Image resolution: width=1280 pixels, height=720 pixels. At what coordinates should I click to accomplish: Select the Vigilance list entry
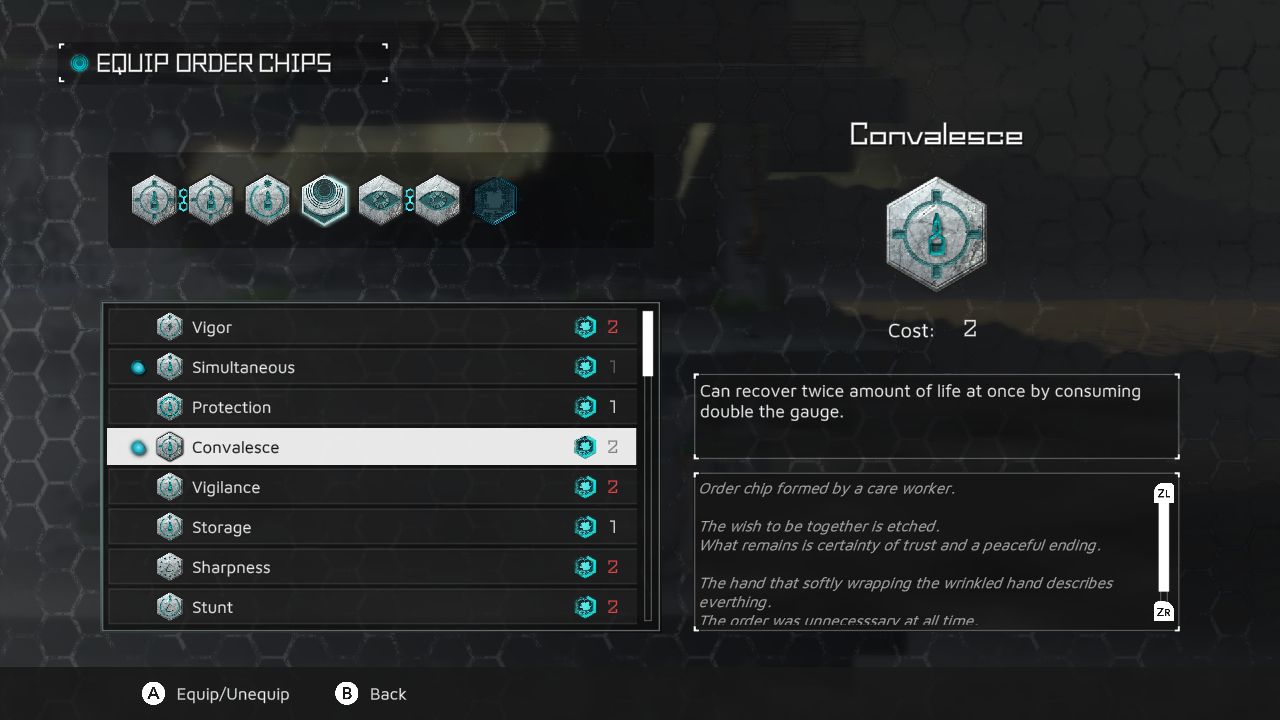pyautogui.click(x=300, y=487)
